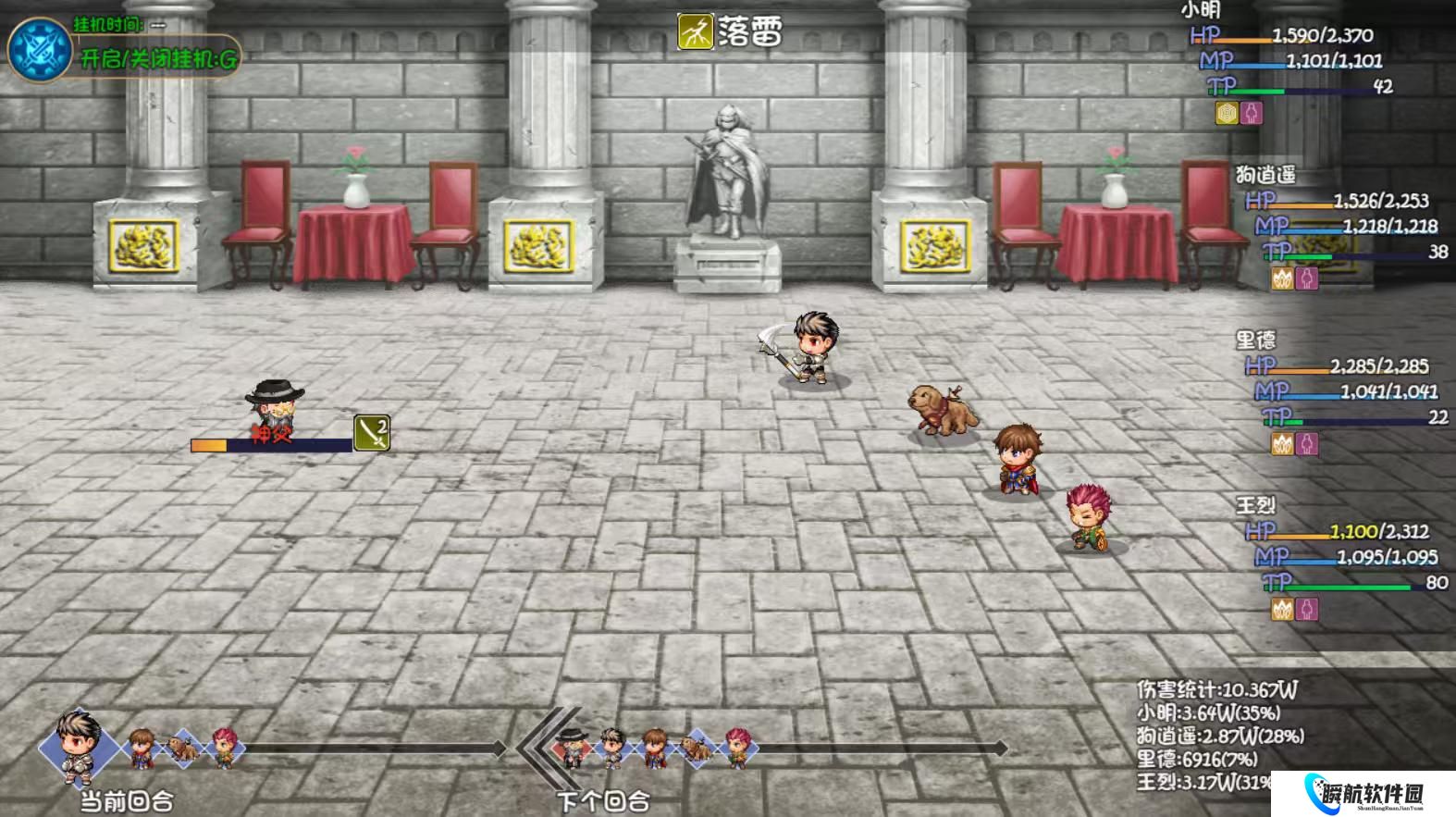Check 小明's yellow hexagon status icon
This screenshot has height=817, width=1456.
coord(1227,113)
